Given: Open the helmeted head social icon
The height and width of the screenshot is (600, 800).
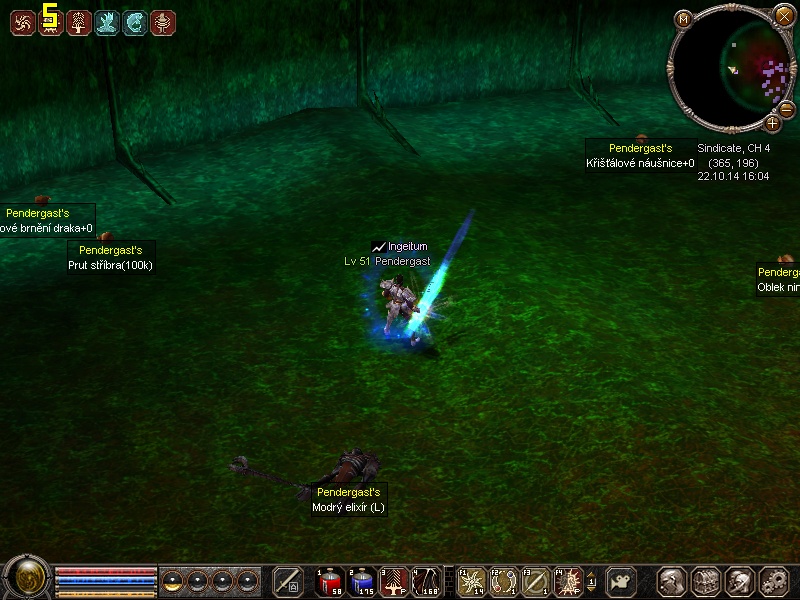Looking at the screenshot, I should point(740,581).
